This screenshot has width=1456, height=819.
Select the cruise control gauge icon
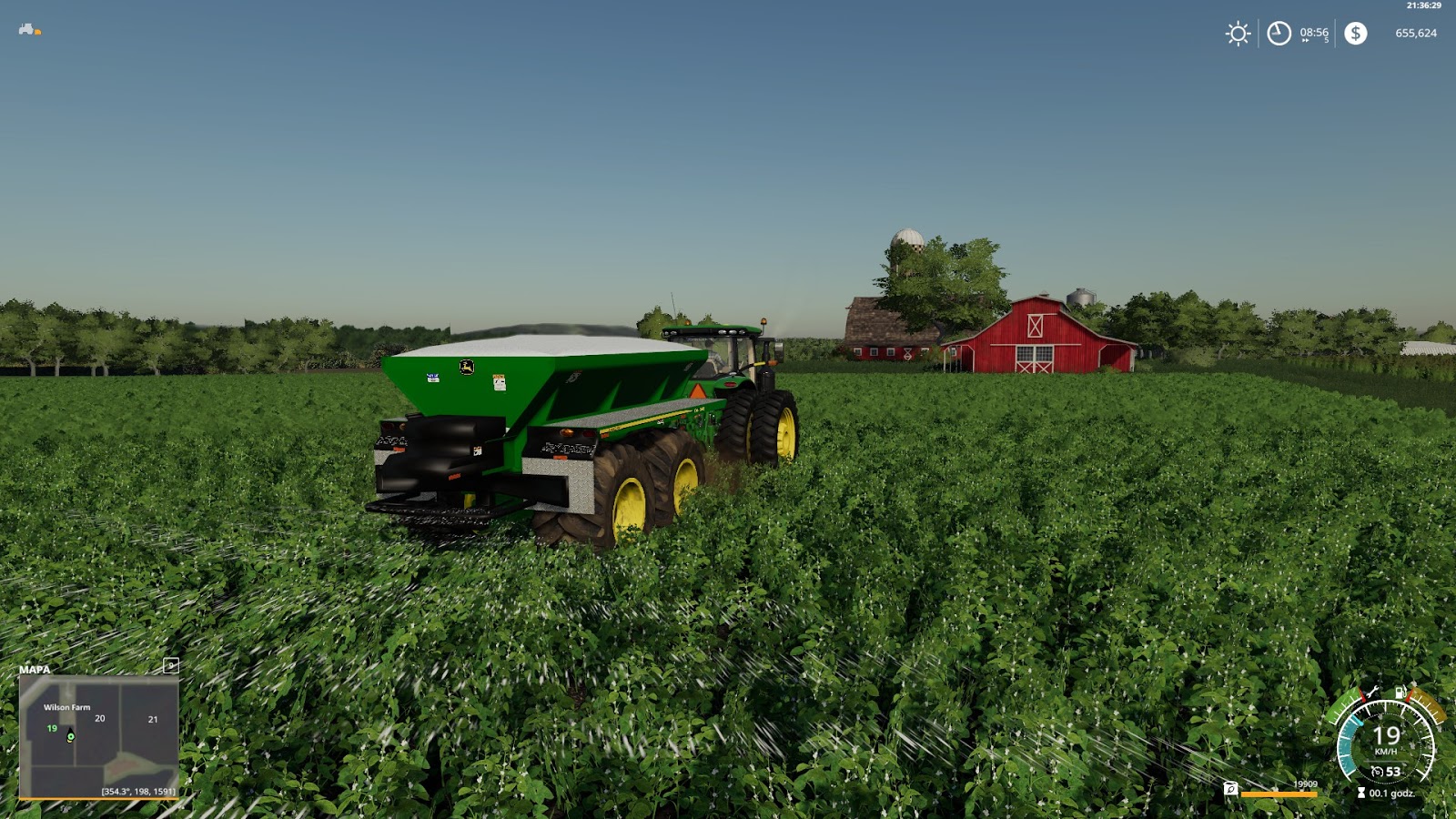1379,771
